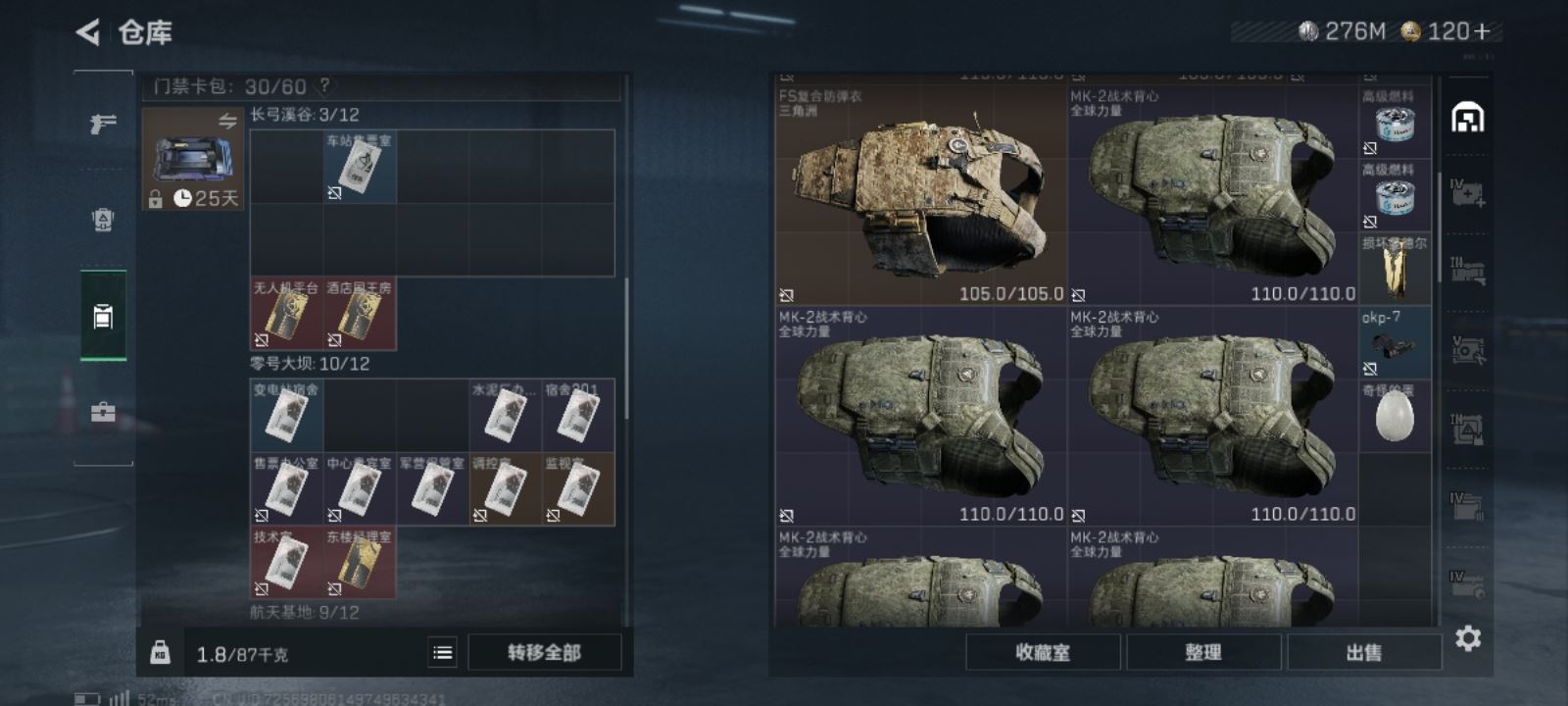Image resolution: width=1568 pixels, height=706 pixels.
Task: Open the 收藏室 collection room
Action: click(1043, 652)
